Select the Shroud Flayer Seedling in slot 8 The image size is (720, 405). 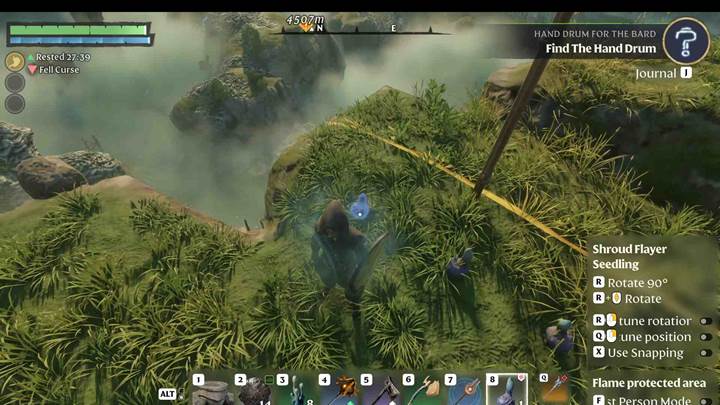(507, 391)
